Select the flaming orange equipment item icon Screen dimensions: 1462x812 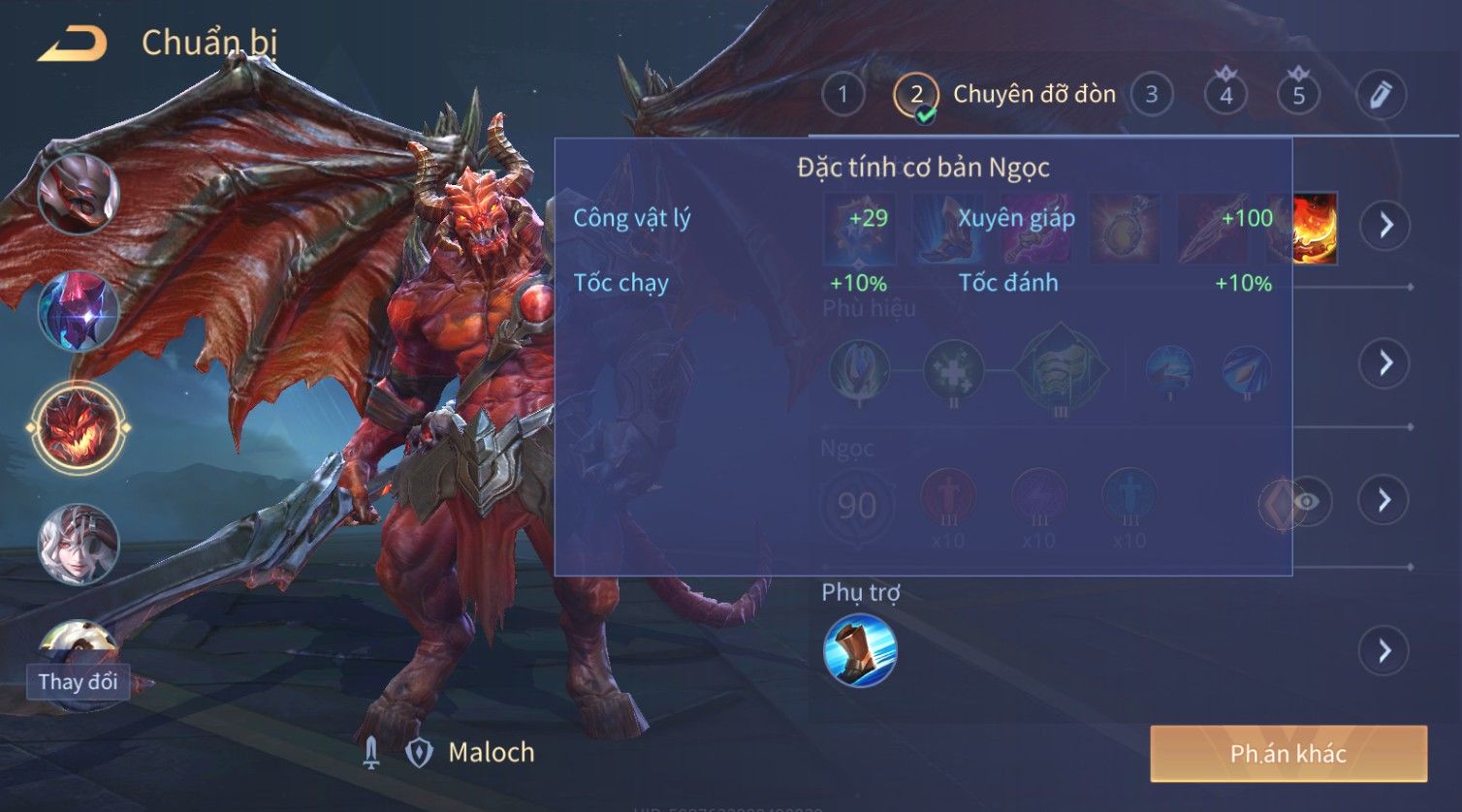(1316, 229)
